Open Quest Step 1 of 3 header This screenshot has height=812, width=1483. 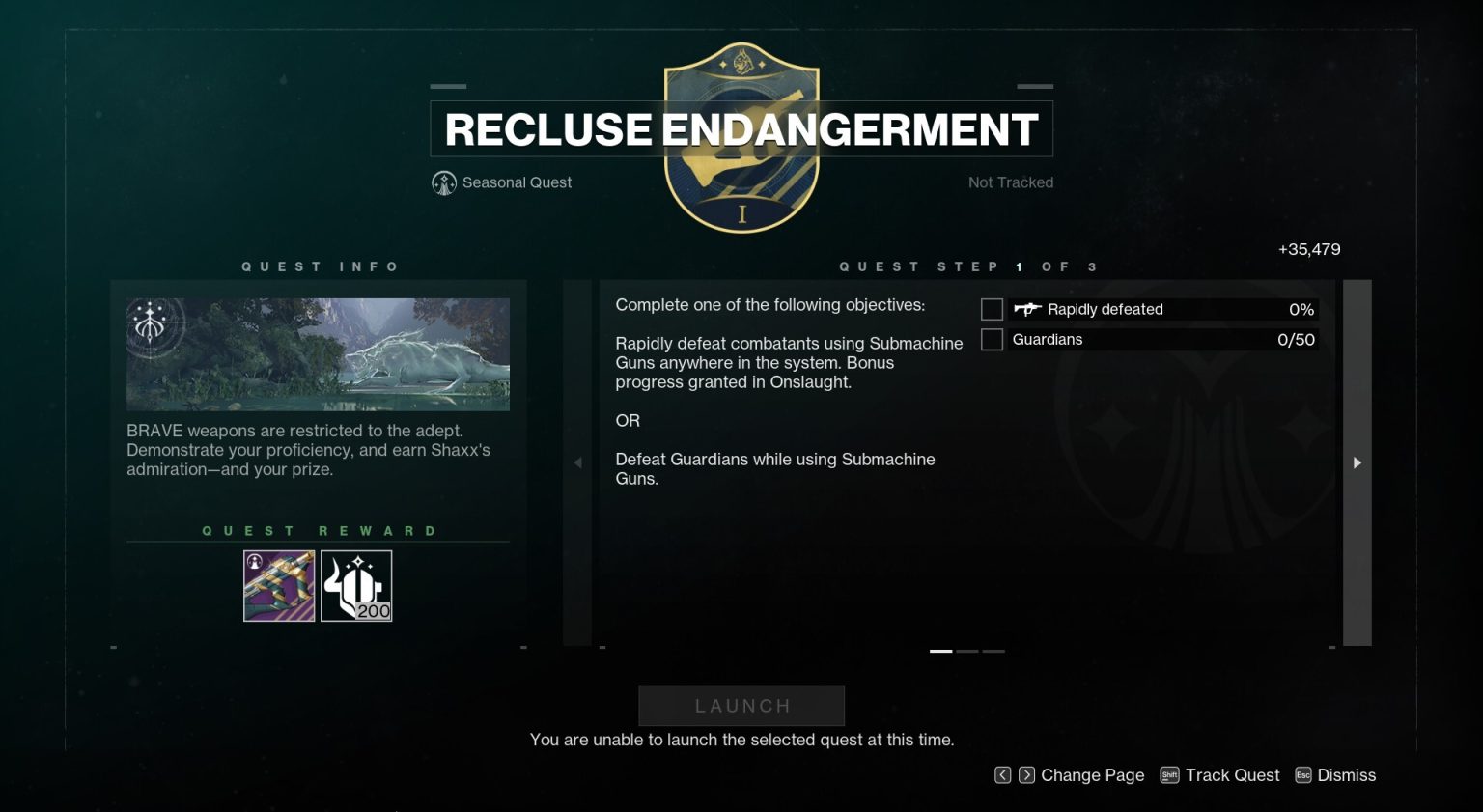(967, 266)
